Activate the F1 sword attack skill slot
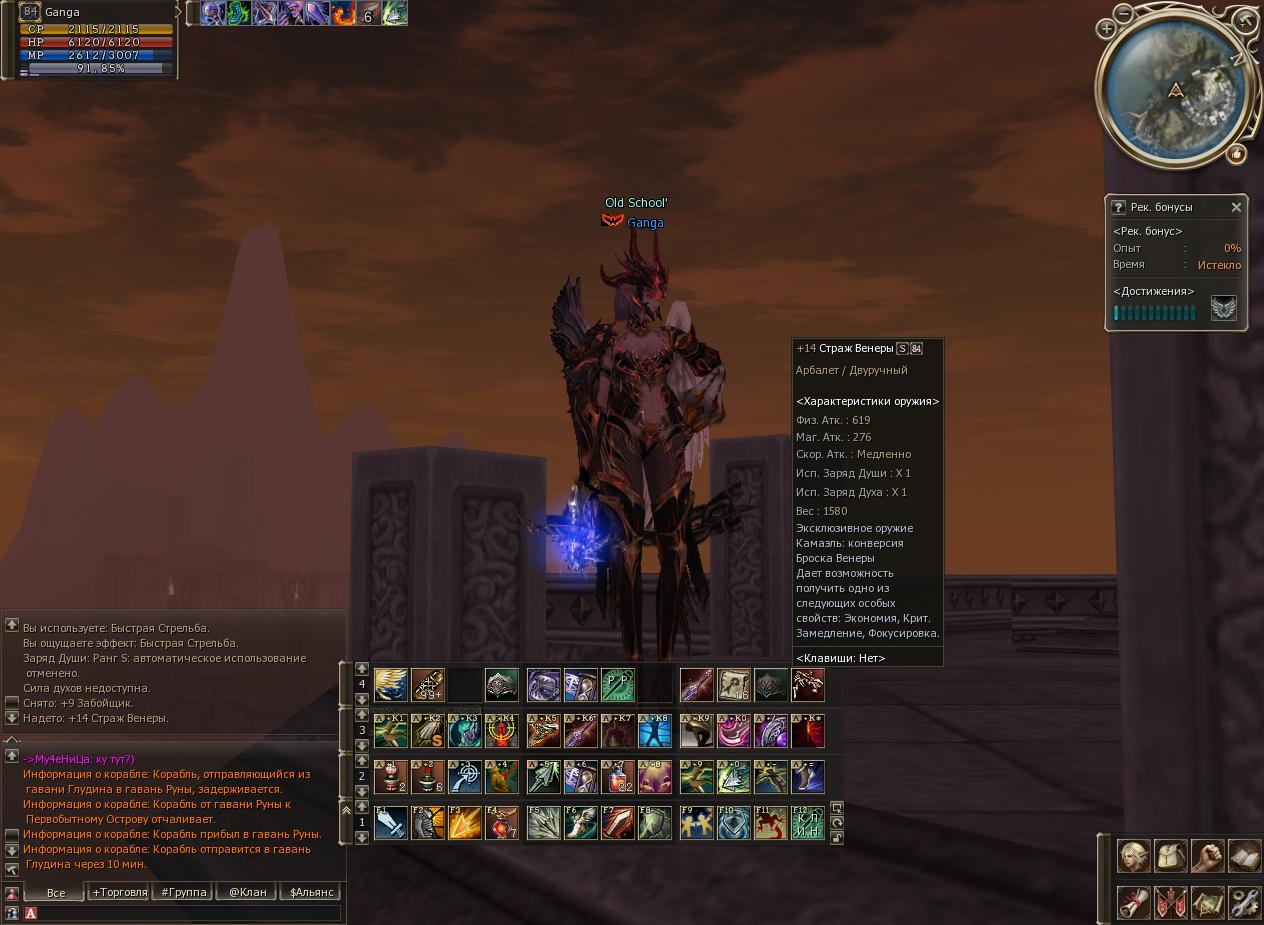Image resolution: width=1264 pixels, height=925 pixels. click(x=390, y=823)
